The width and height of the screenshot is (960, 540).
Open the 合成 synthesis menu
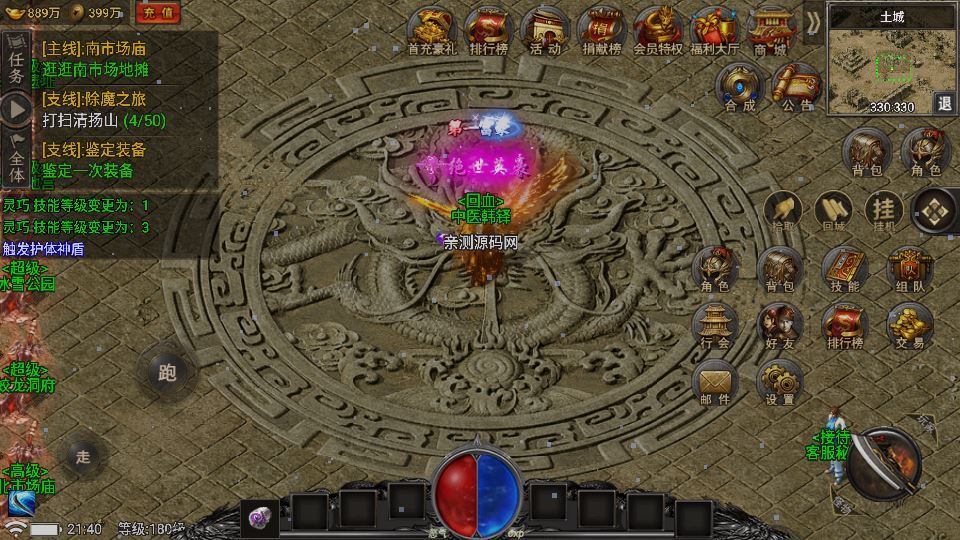(x=741, y=85)
